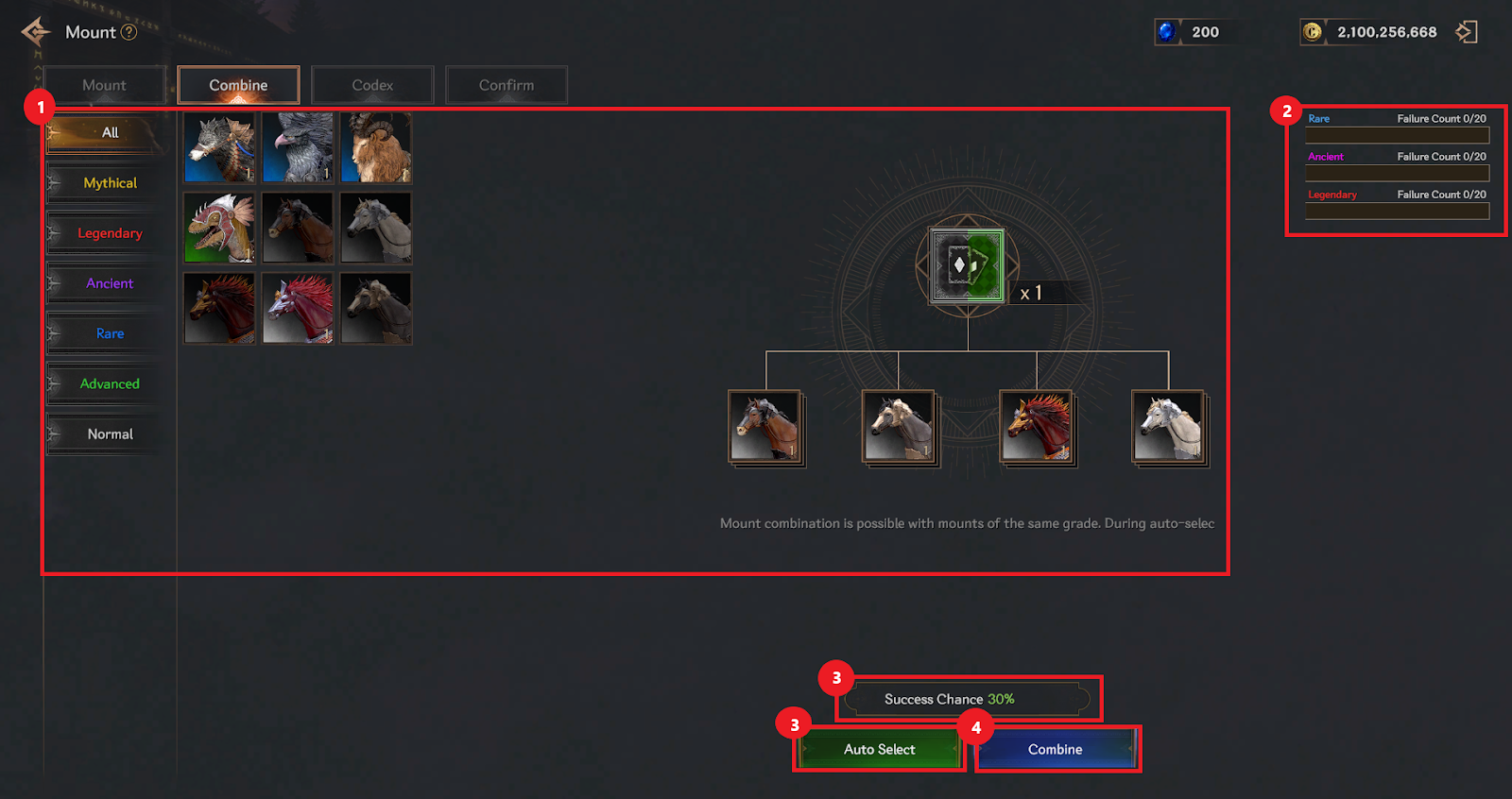Pick the Advanced grade filter
The image size is (1512, 799).
pyautogui.click(x=110, y=383)
